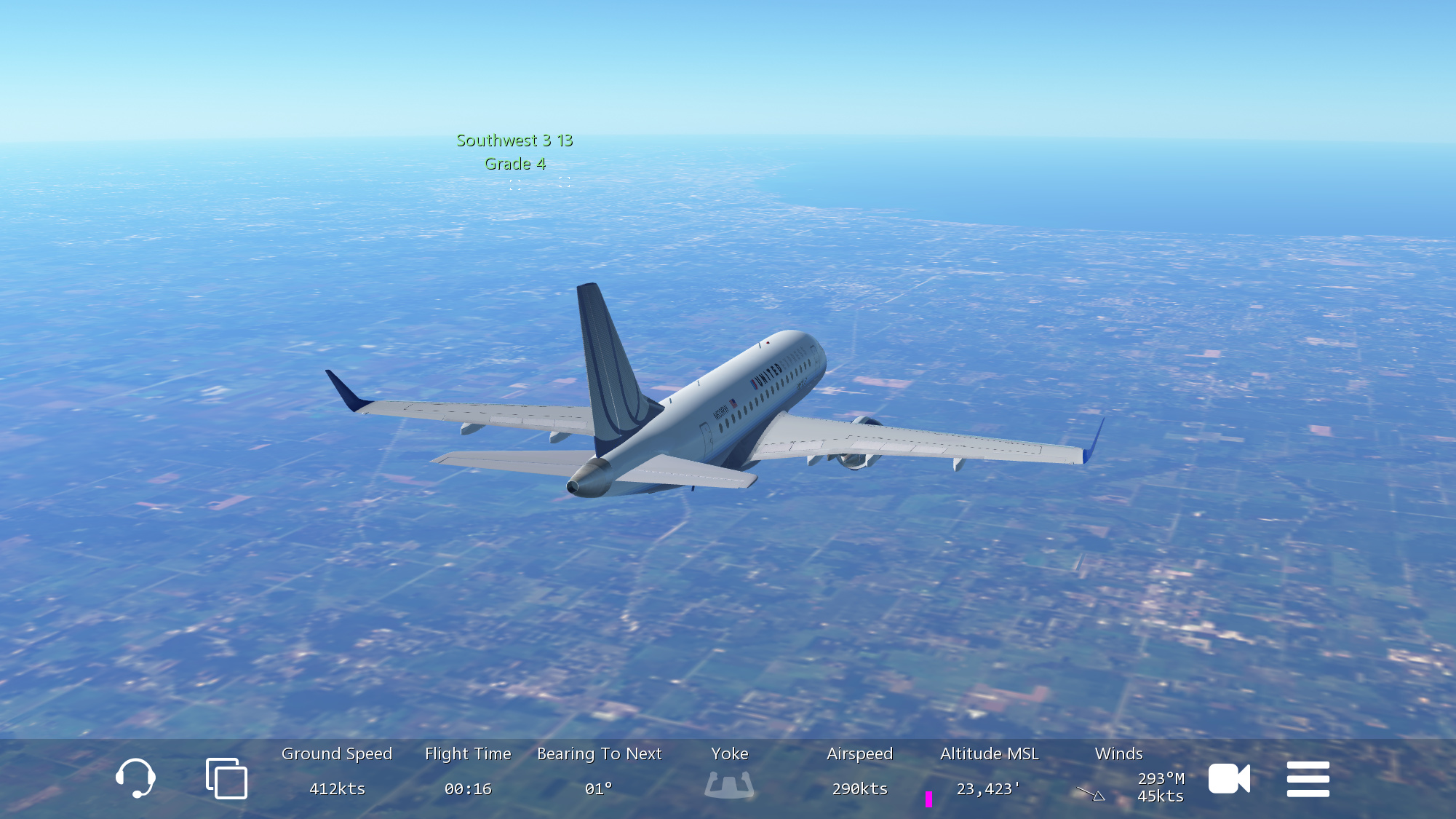Open the ATC headset communications menu

point(135,778)
